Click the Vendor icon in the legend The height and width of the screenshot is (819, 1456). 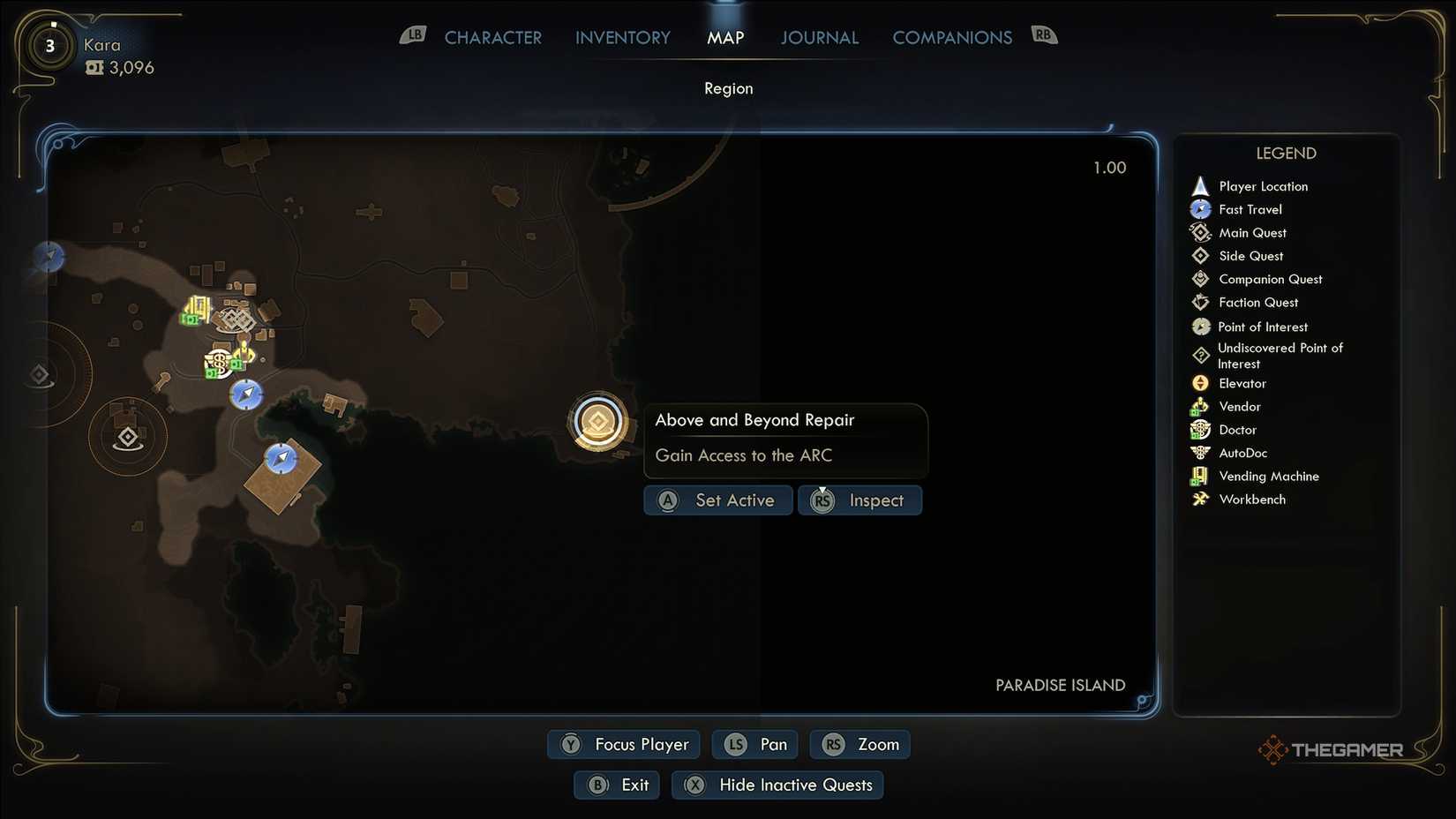click(x=1200, y=406)
